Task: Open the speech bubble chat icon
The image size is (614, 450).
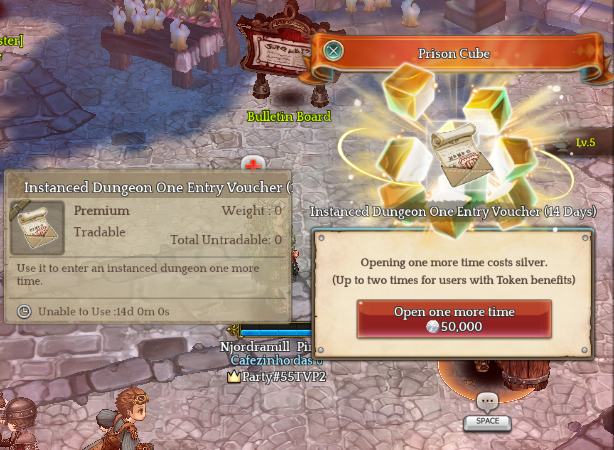Action: pyautogui.click(x=487, y=402)
